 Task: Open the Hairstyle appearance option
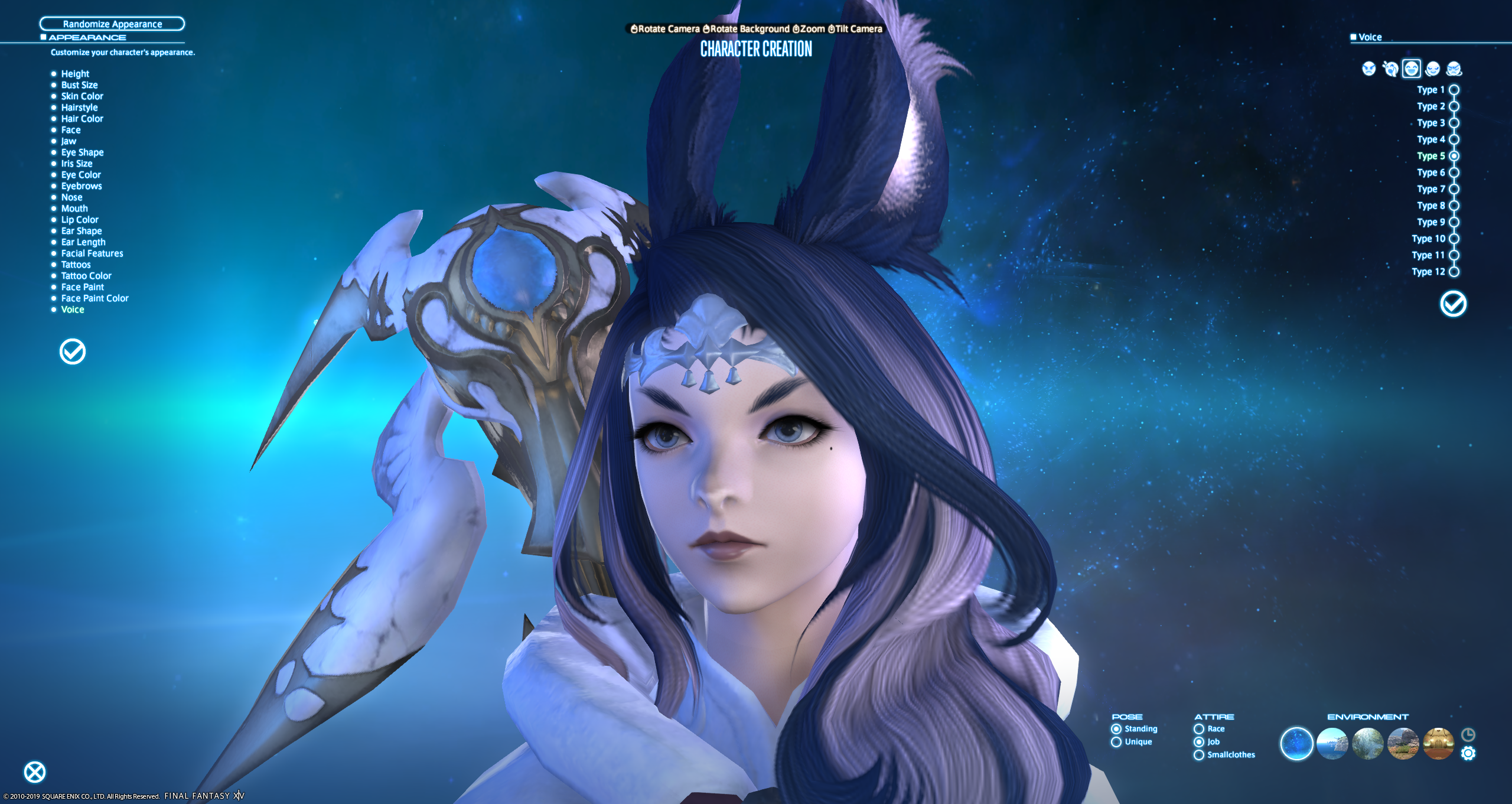(x=79, y=108)
